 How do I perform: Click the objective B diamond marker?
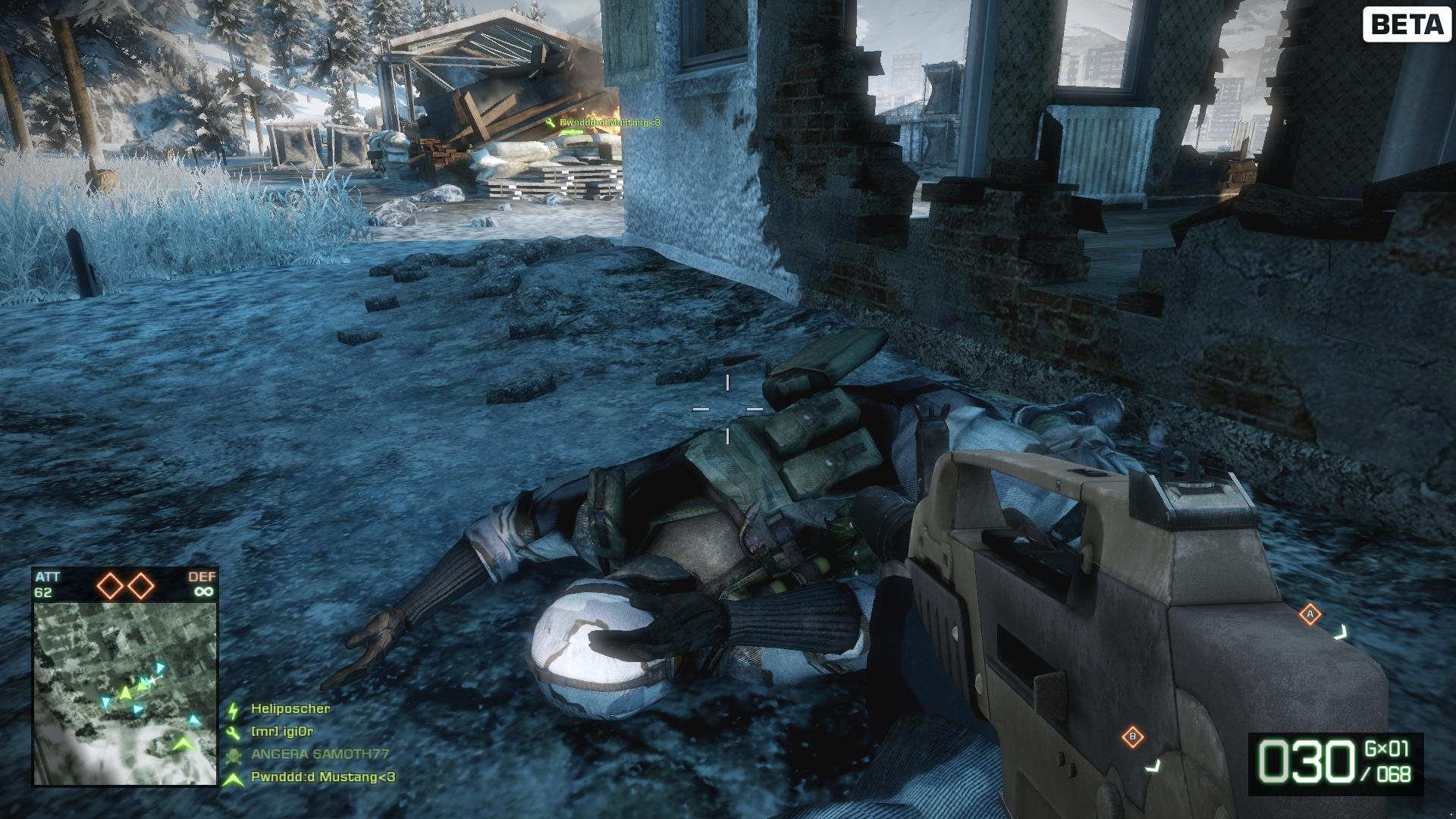tap(1132, 736)
